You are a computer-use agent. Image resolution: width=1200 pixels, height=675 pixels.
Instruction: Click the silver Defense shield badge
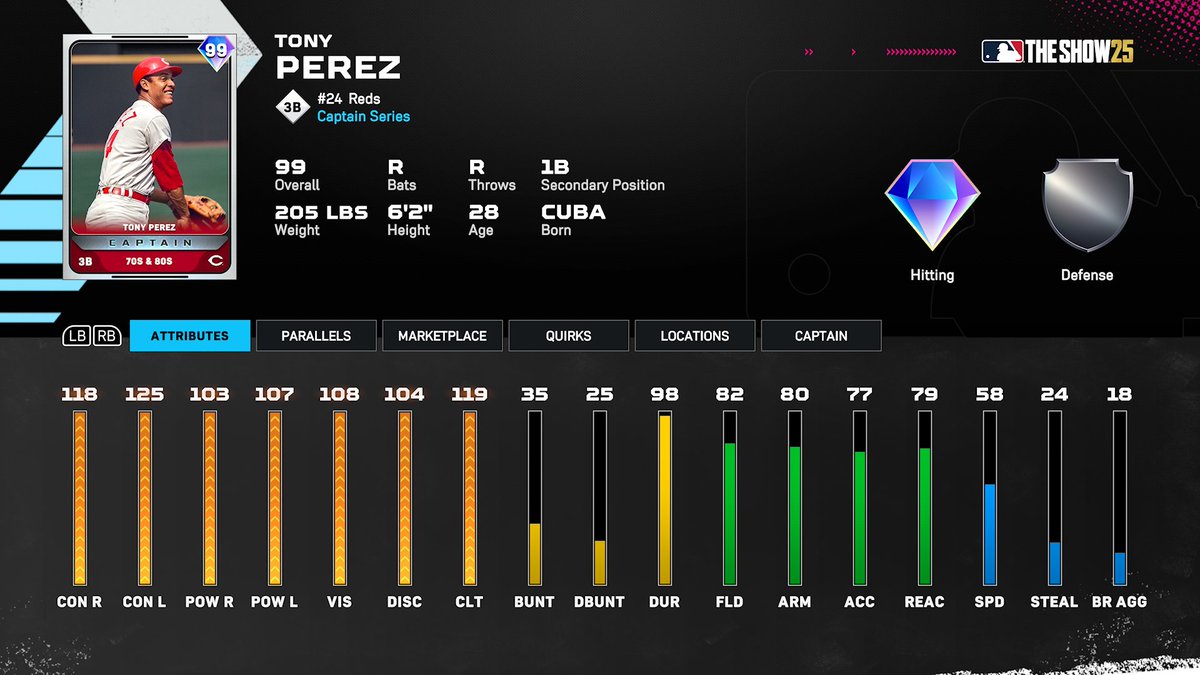[x=1086, y=204]
